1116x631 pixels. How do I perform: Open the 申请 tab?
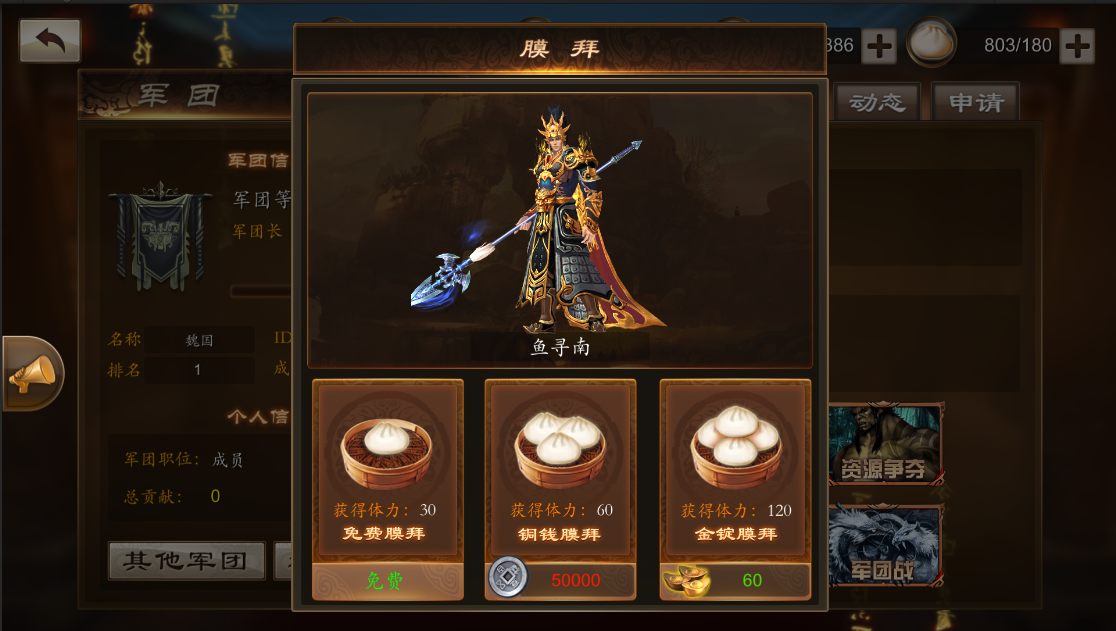tap(975, 103)
